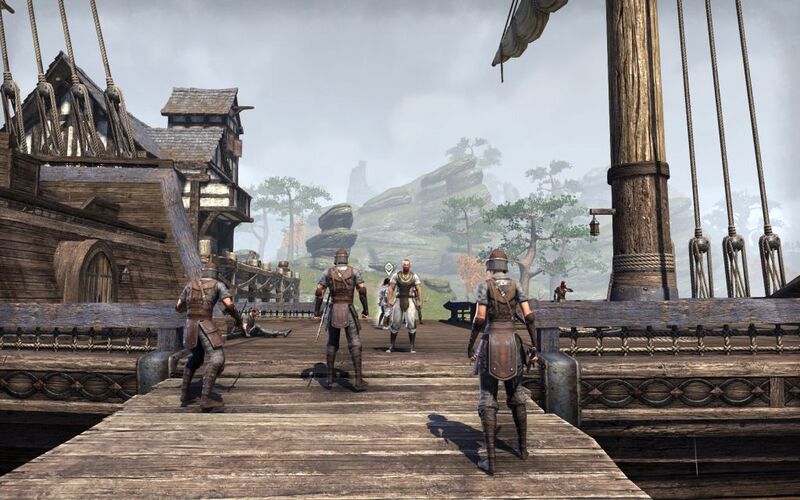Click the diamond quest marker above the NPC
Image resolution: width=800 pixels, height=500 pixels.
coord(389,268)
